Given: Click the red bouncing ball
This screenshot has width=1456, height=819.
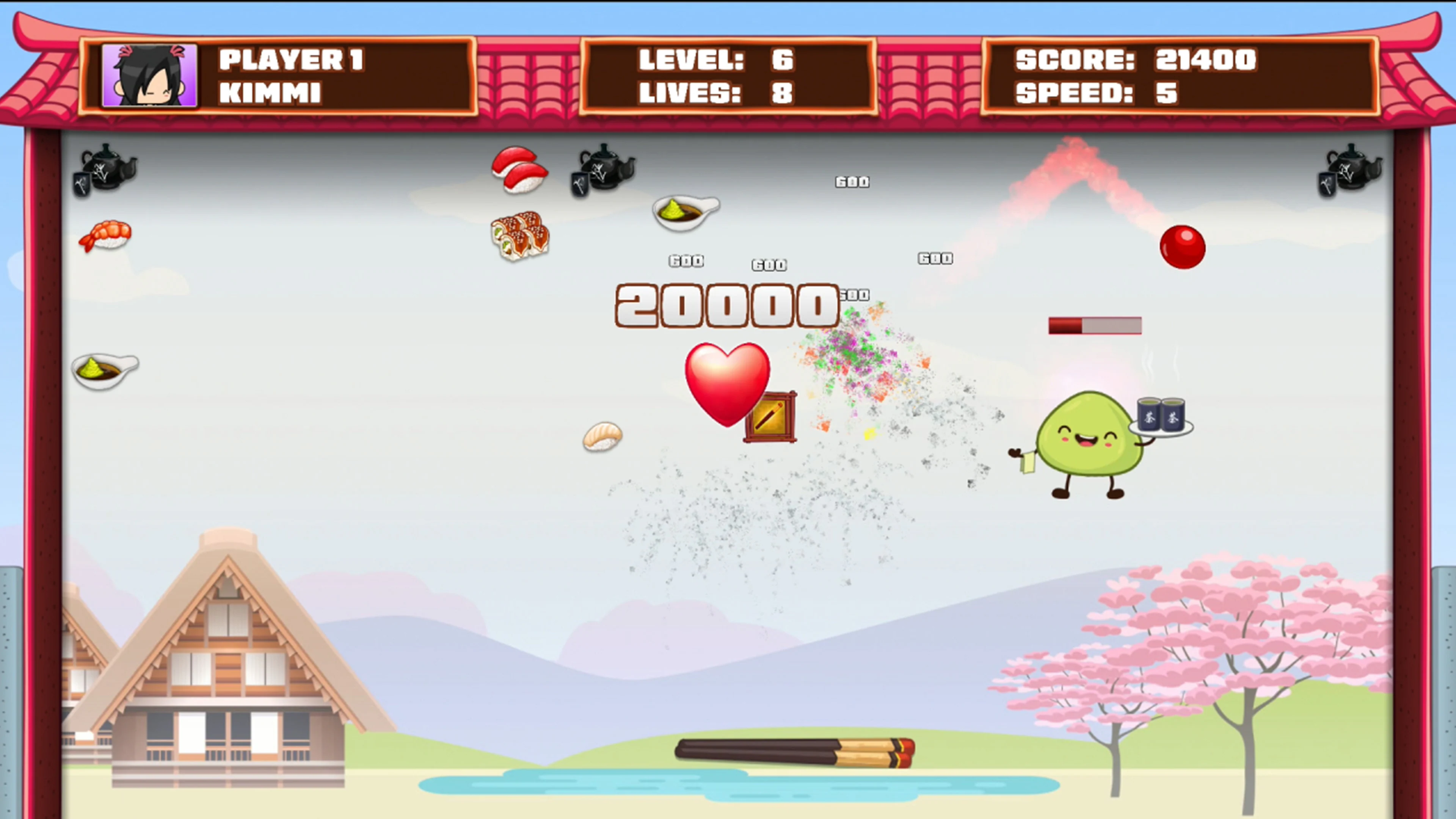Looking at the screenshot, I should click(x=1183, y=248).
